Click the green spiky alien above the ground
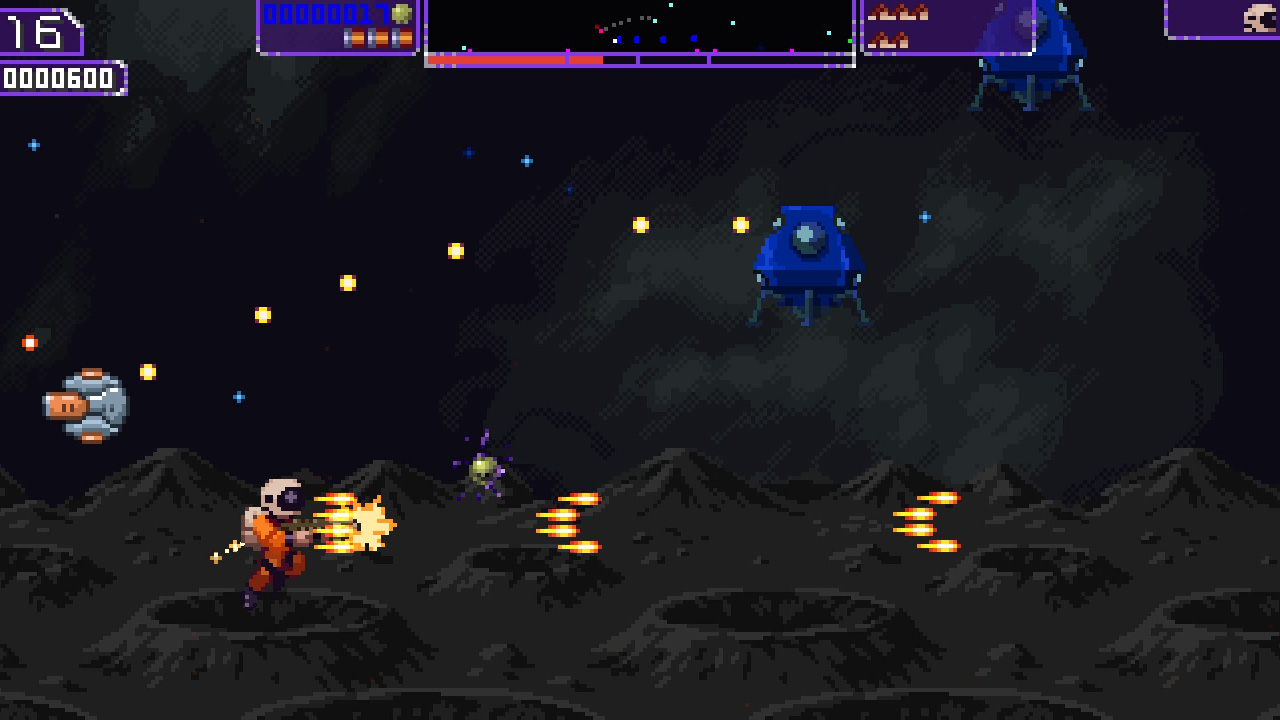1280x720 pixels. coord(482,467)
